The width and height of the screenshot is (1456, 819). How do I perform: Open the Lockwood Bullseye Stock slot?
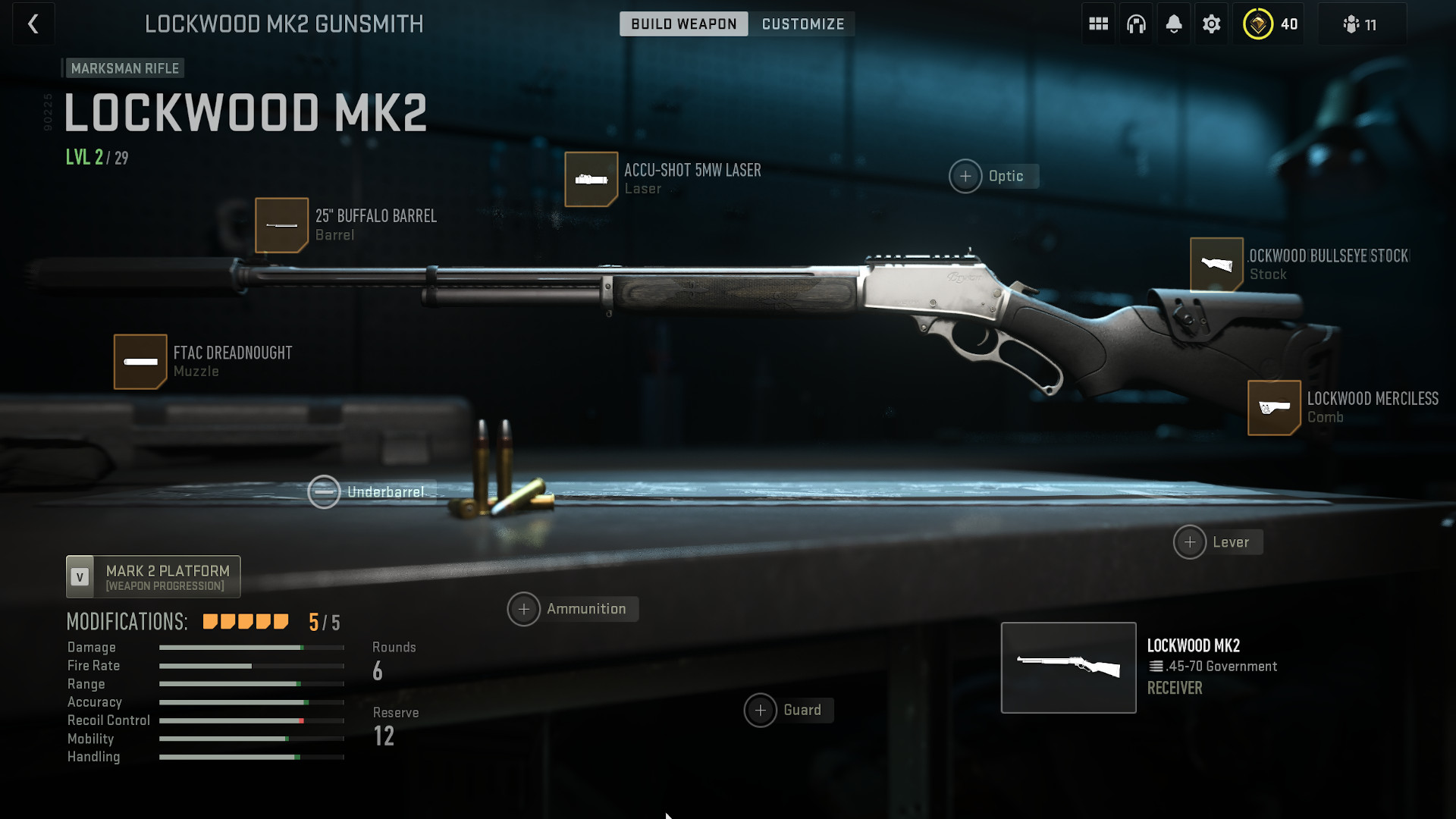[1217, 265]
